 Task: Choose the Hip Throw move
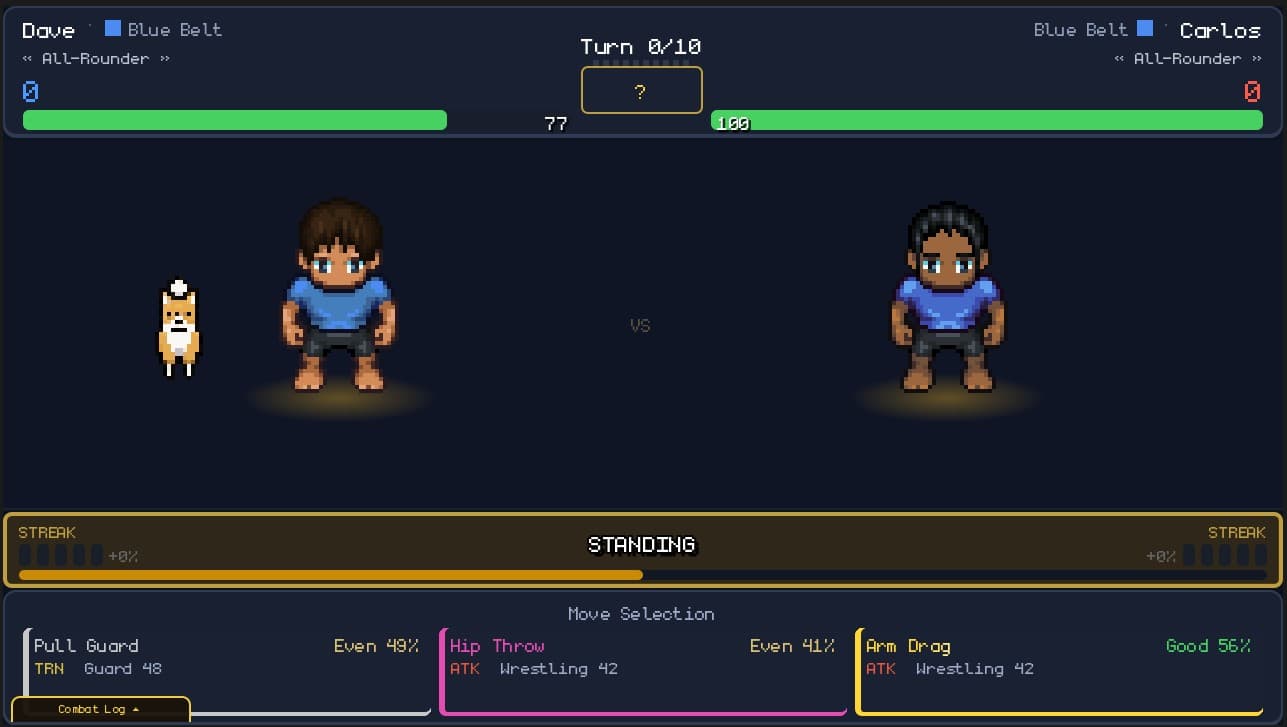pos(641,660)
